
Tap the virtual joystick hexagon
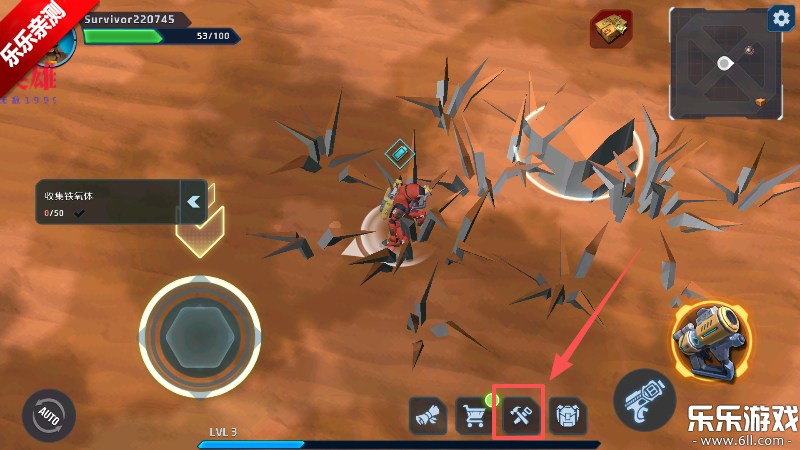point(200,336)
